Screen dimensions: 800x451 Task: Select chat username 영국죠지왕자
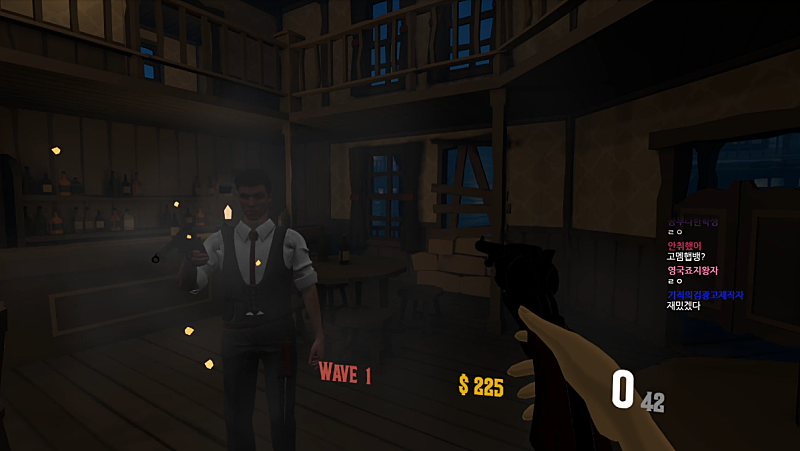(x=692, y=270)
